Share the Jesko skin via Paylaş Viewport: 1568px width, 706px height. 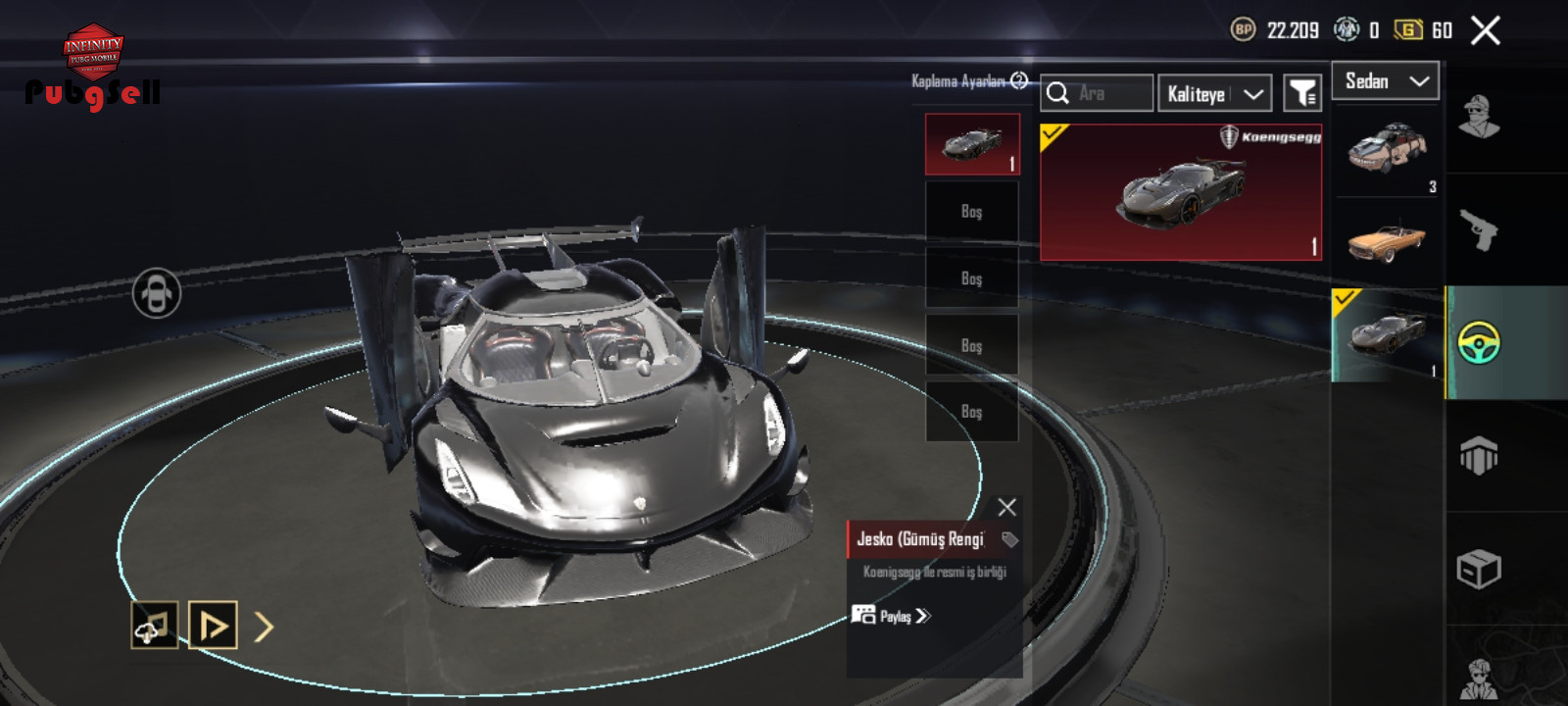[892, 616]
